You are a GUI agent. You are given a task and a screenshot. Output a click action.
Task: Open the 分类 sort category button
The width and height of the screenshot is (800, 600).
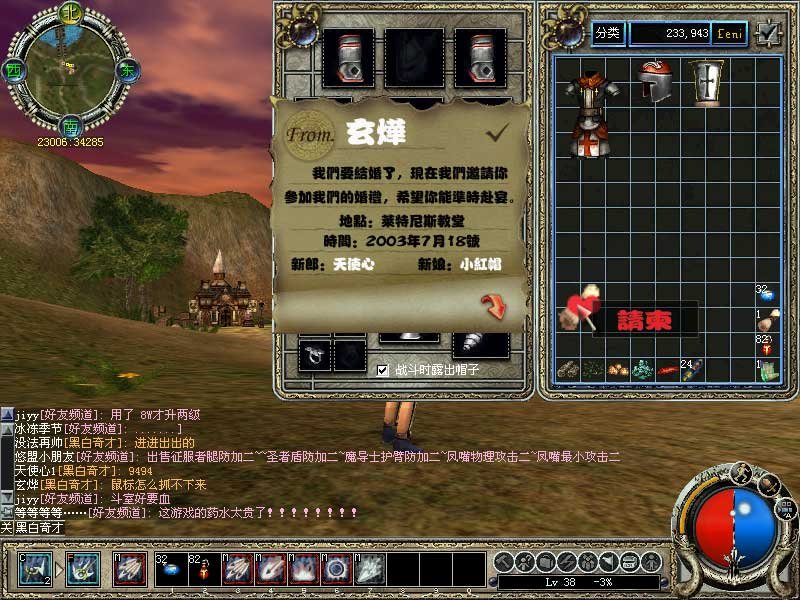[x=607, y=33]
